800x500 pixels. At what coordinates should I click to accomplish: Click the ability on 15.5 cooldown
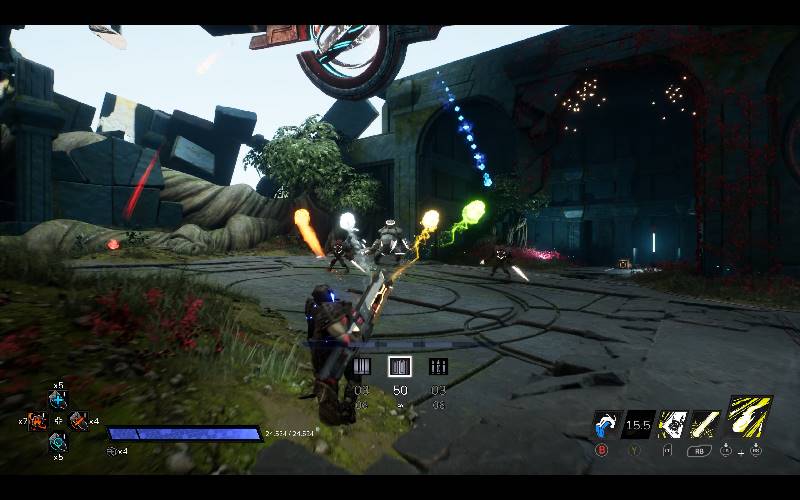click(638, 425)
